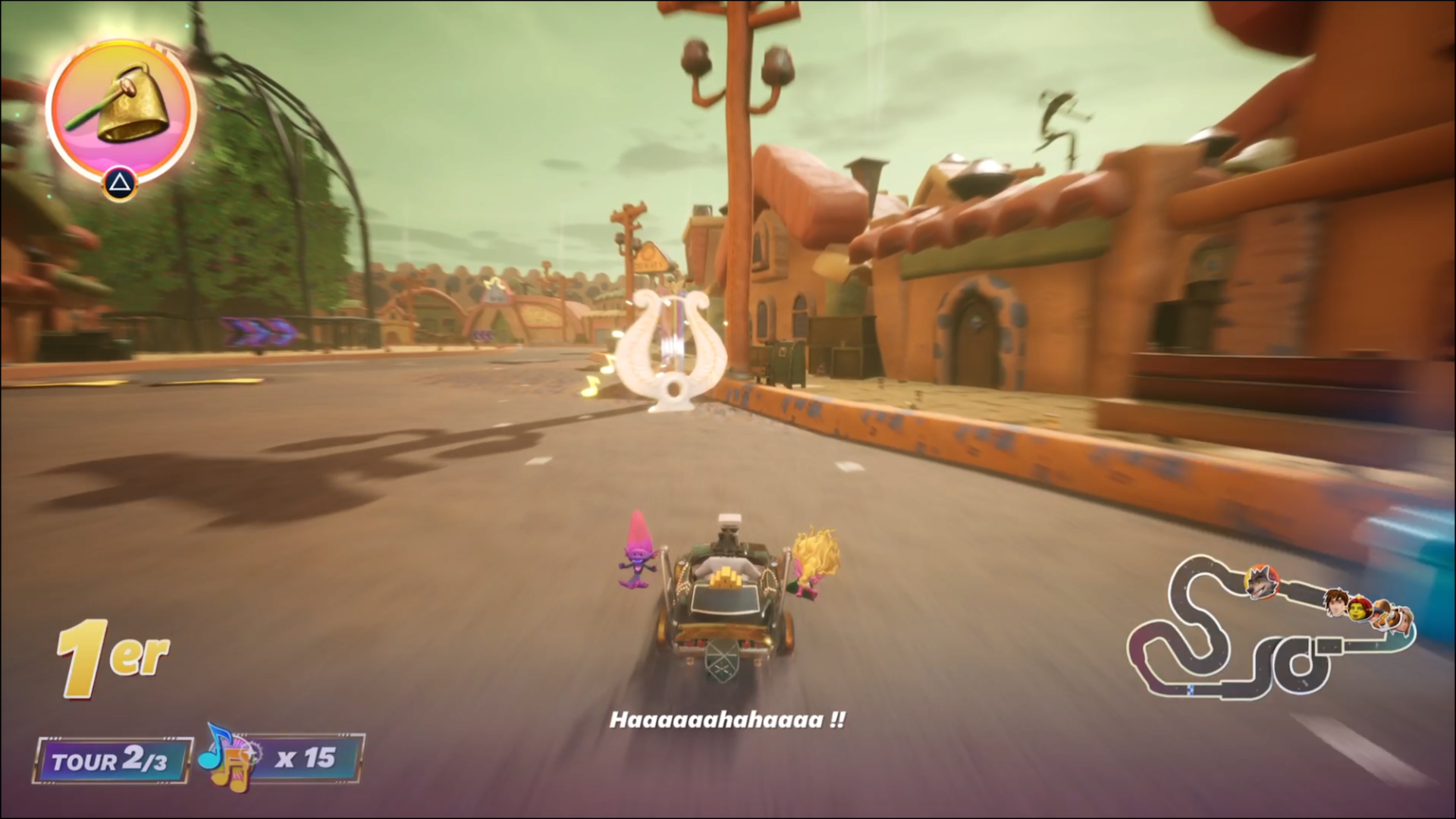
Task: Click the music notes collectible icon
Action: pos(227,757)
